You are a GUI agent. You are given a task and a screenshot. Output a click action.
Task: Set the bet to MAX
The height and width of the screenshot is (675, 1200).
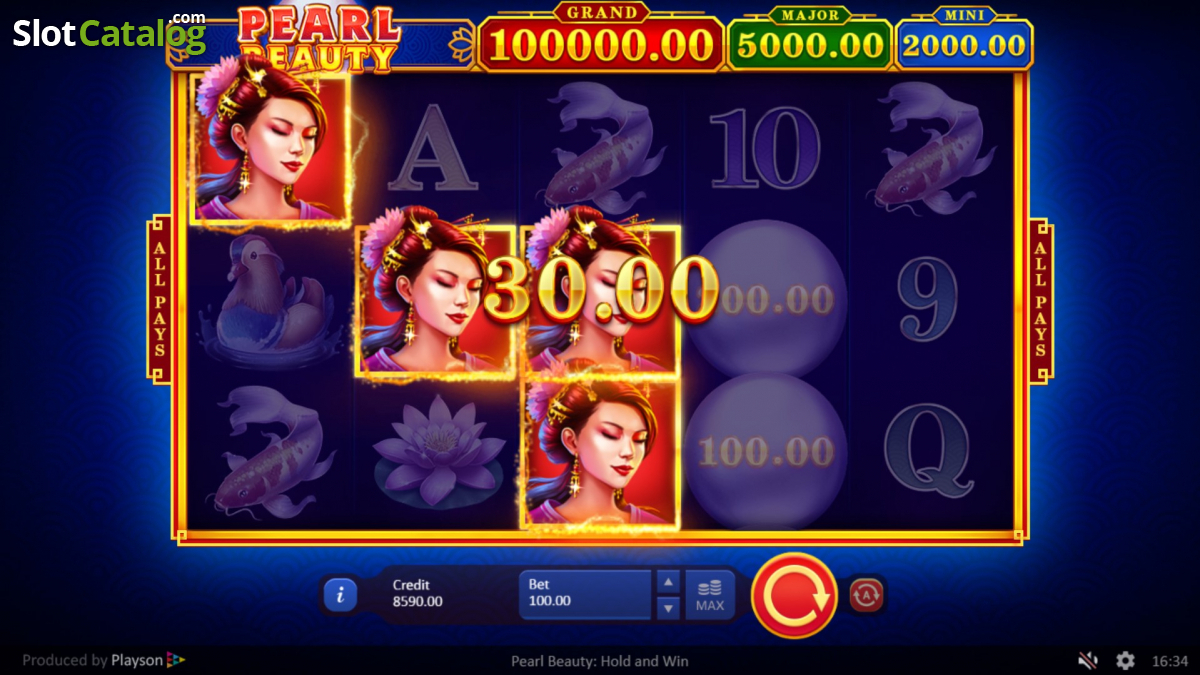pos(710,595)
